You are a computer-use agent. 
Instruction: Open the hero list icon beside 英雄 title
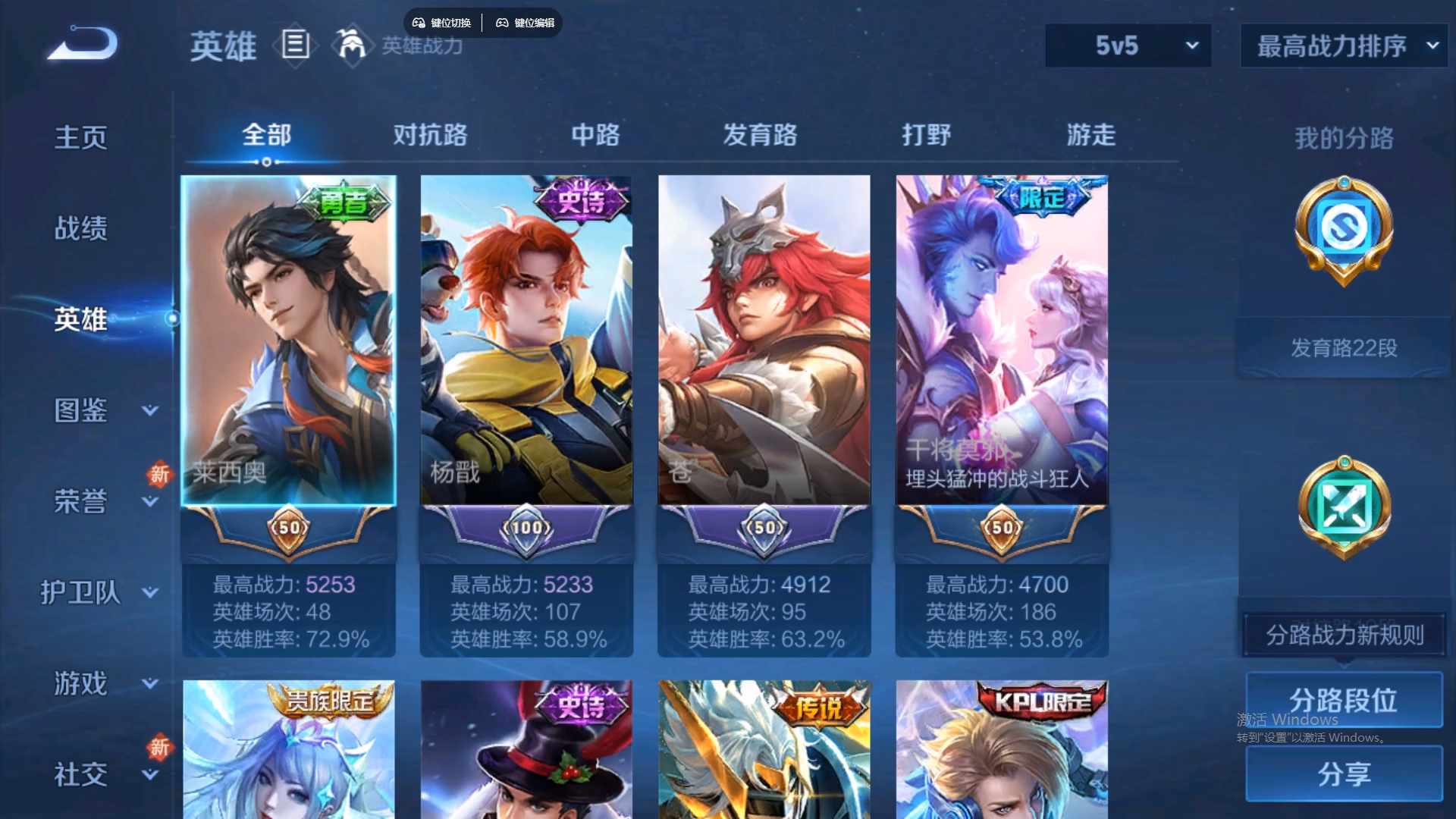[295, 45]
